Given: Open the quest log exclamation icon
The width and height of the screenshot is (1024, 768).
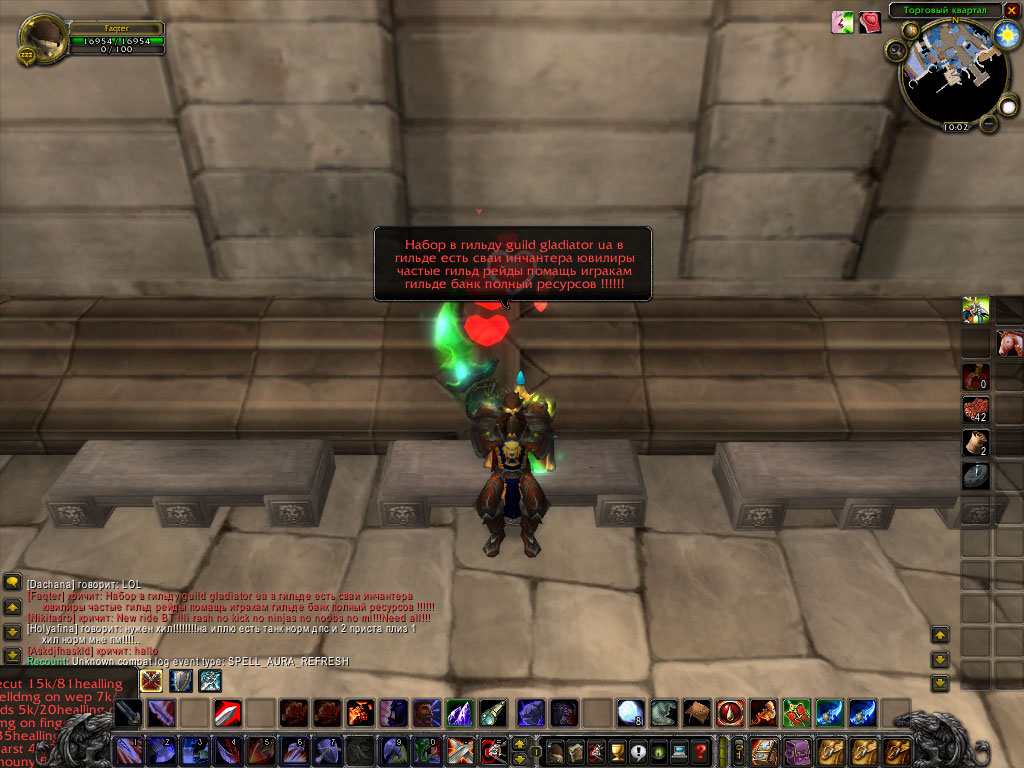Looking at the screenshot, I should coord(639,750).
